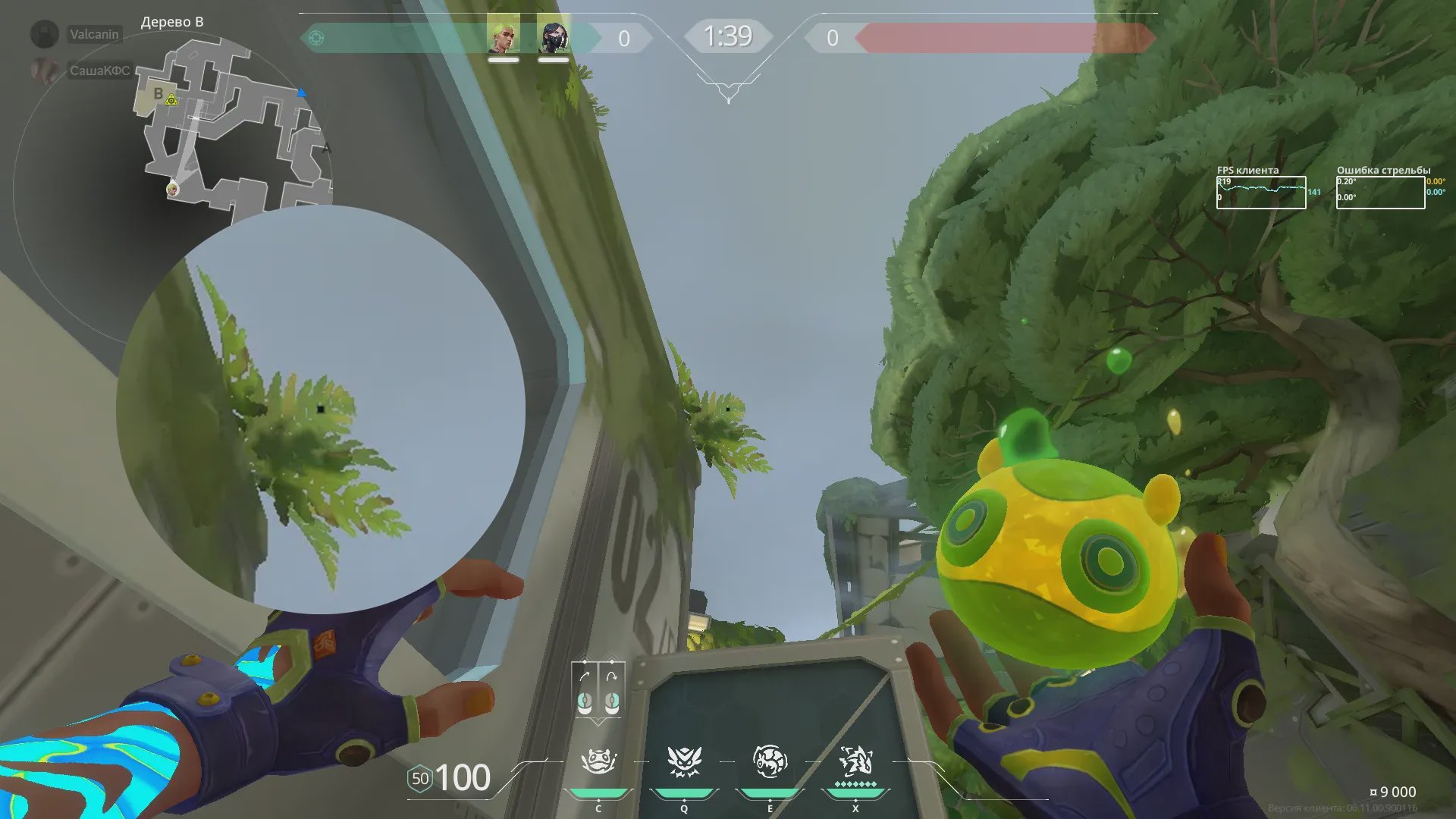The height and width of the screenshot is (819, 1456).
Task: Select the dark-haired masked agent portrait
Action: coord(553,36)
